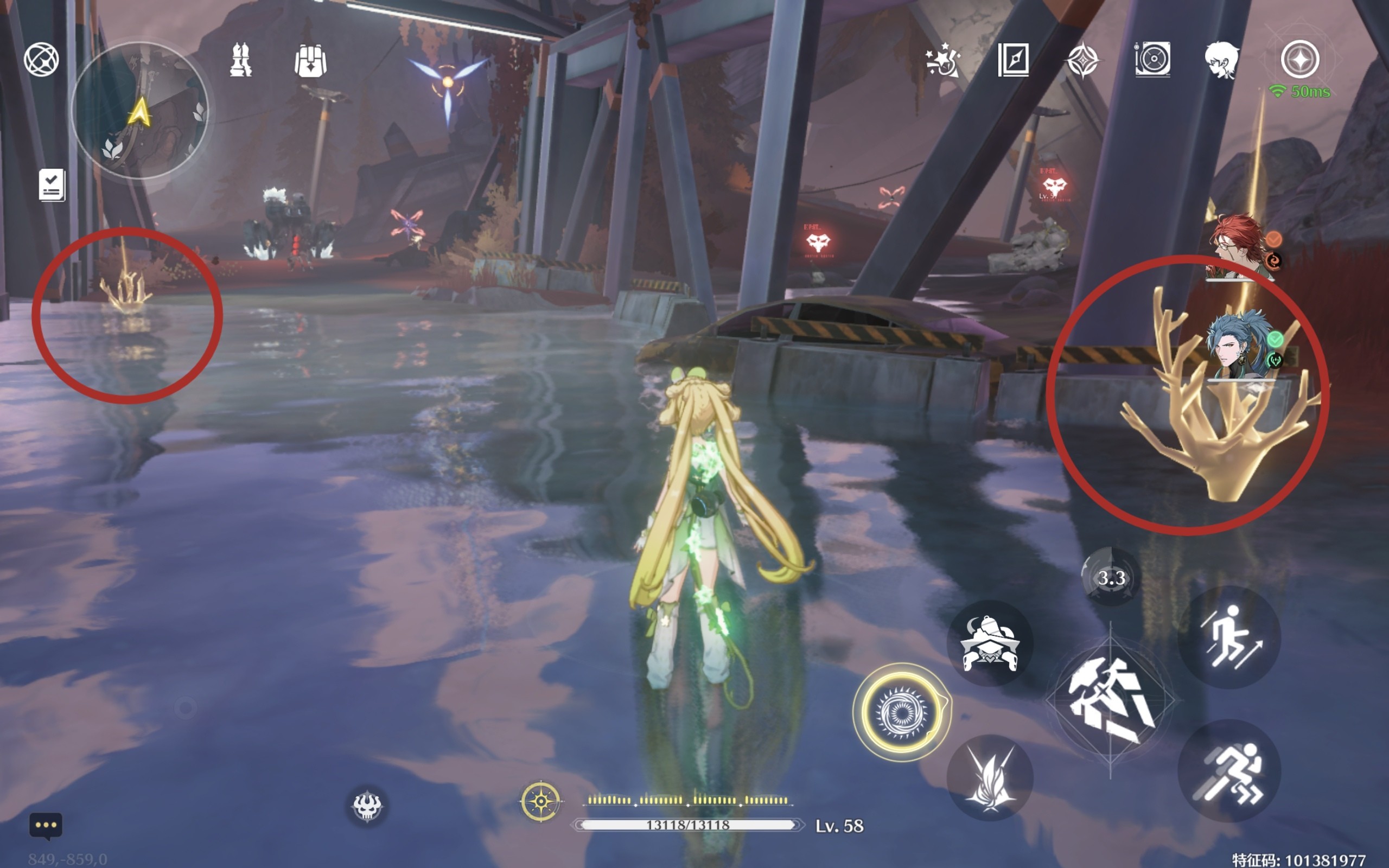Open the phonograph record player icon
The height and width of the screenshot is (868, 1389).
point(1152,60)
